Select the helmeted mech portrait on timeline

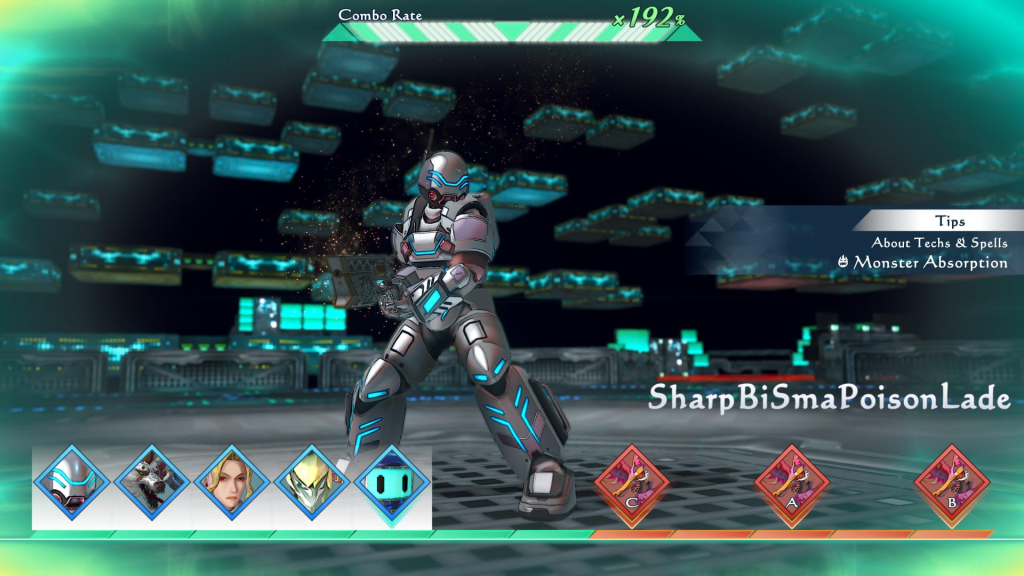(72, 486)
